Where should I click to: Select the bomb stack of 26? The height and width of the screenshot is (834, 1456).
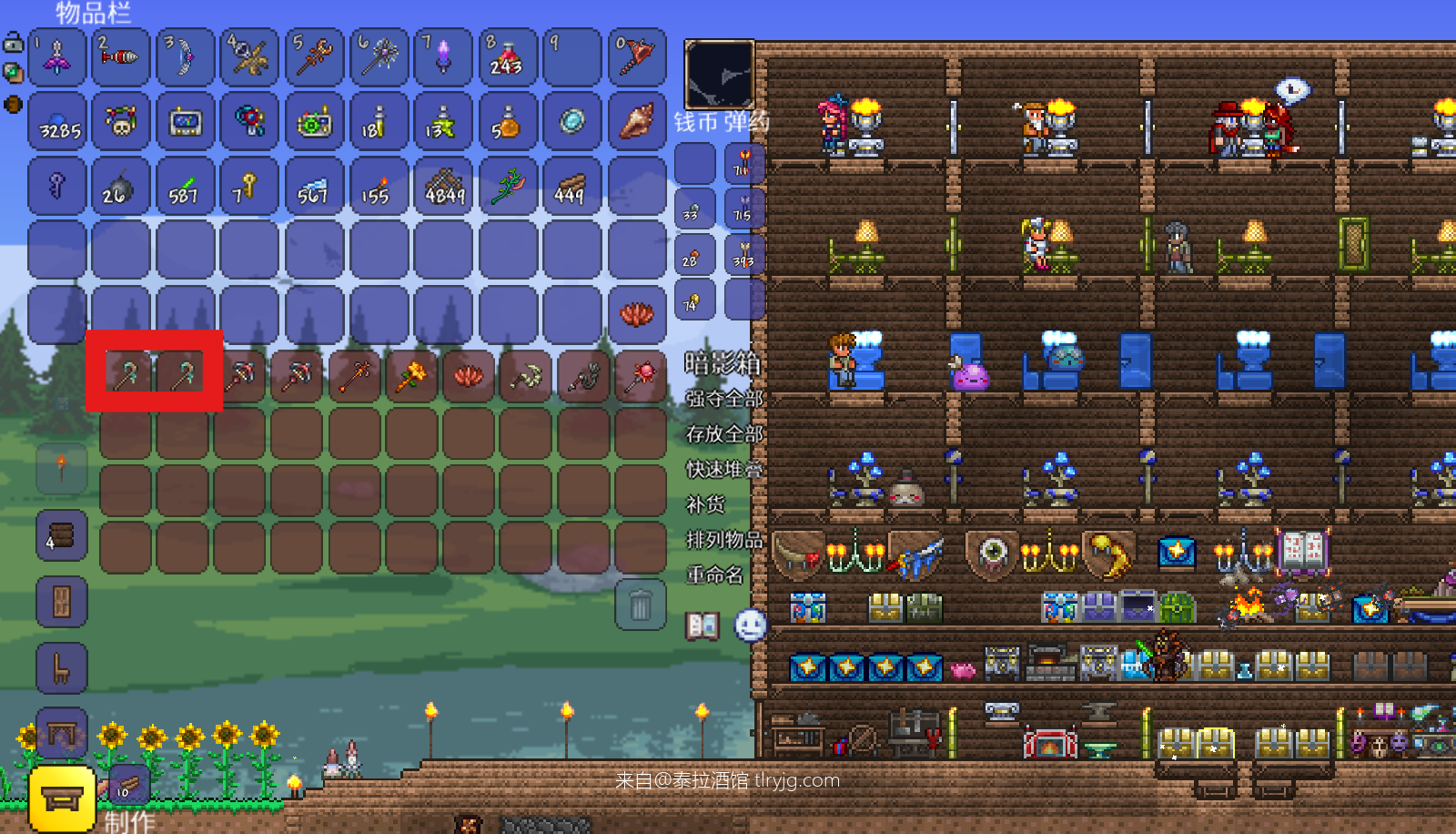coord(119,187)
